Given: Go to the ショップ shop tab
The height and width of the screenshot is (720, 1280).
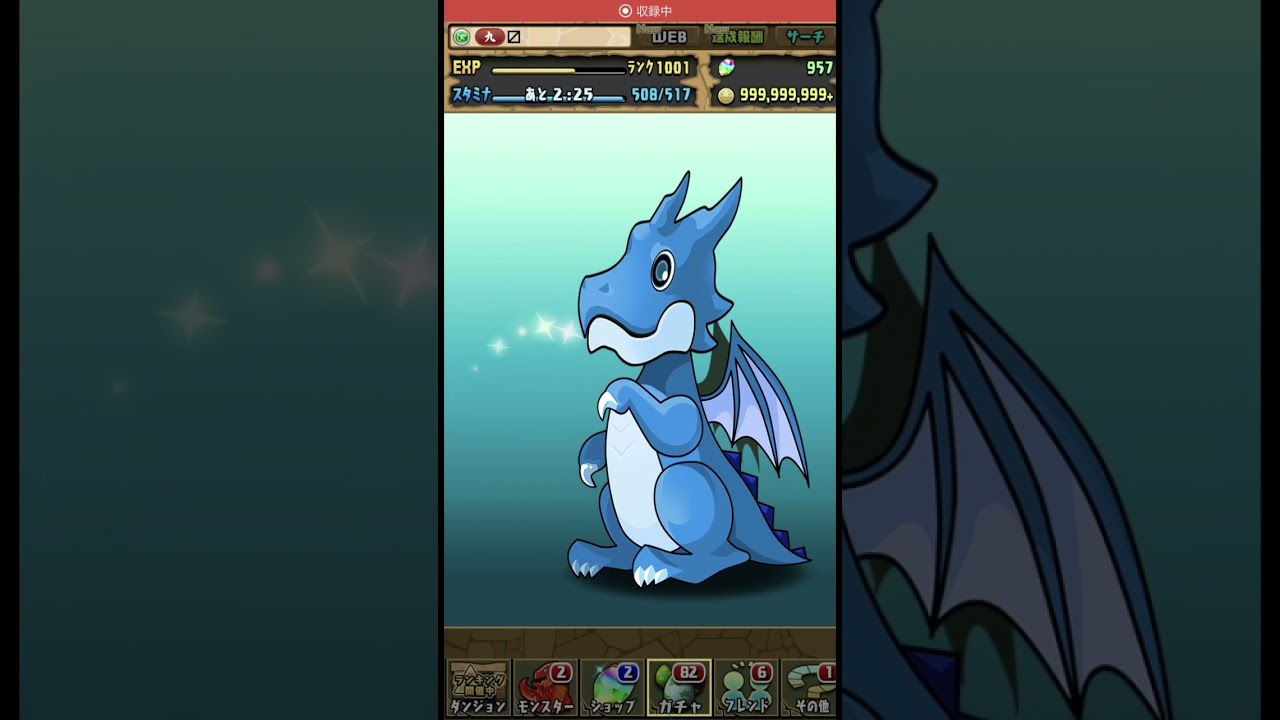Looking at the screenshot, I should [612, 688].
